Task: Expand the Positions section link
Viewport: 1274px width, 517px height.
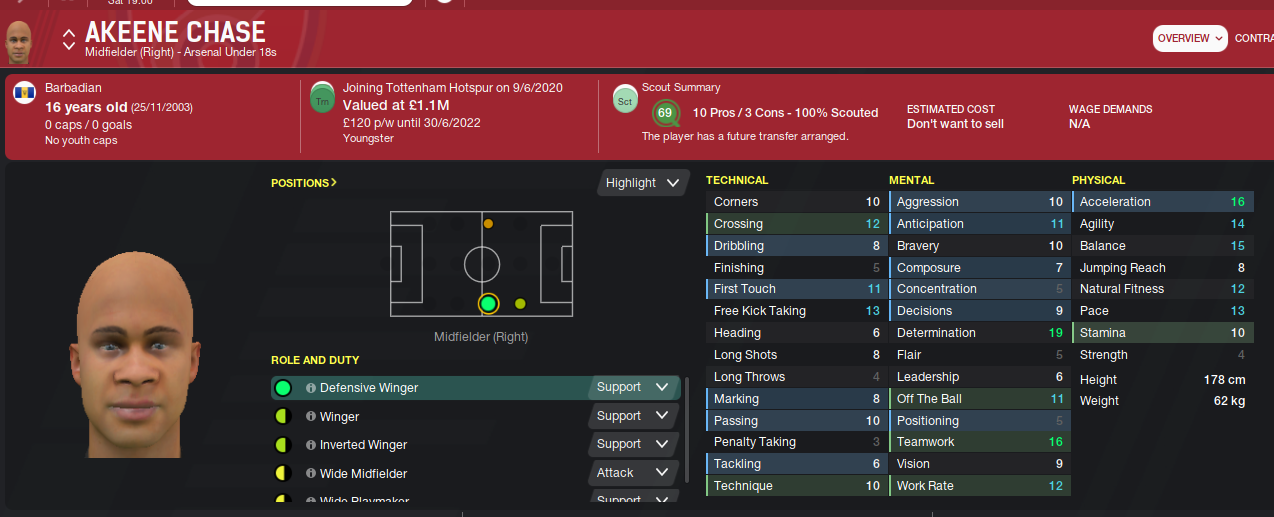Action: 304,183
